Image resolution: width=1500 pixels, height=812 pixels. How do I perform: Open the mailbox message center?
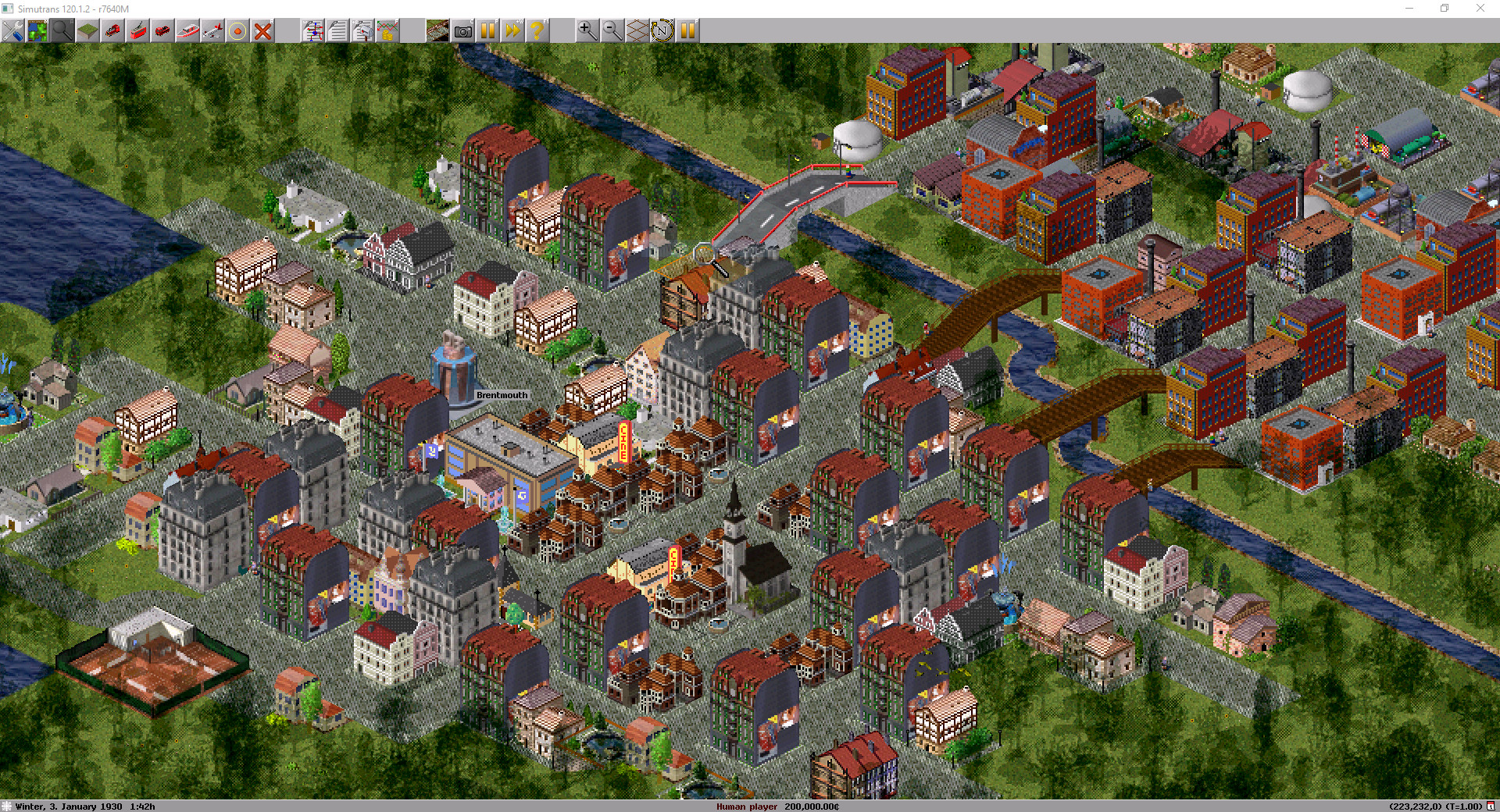pyautogui.click(x=362, y=31)
